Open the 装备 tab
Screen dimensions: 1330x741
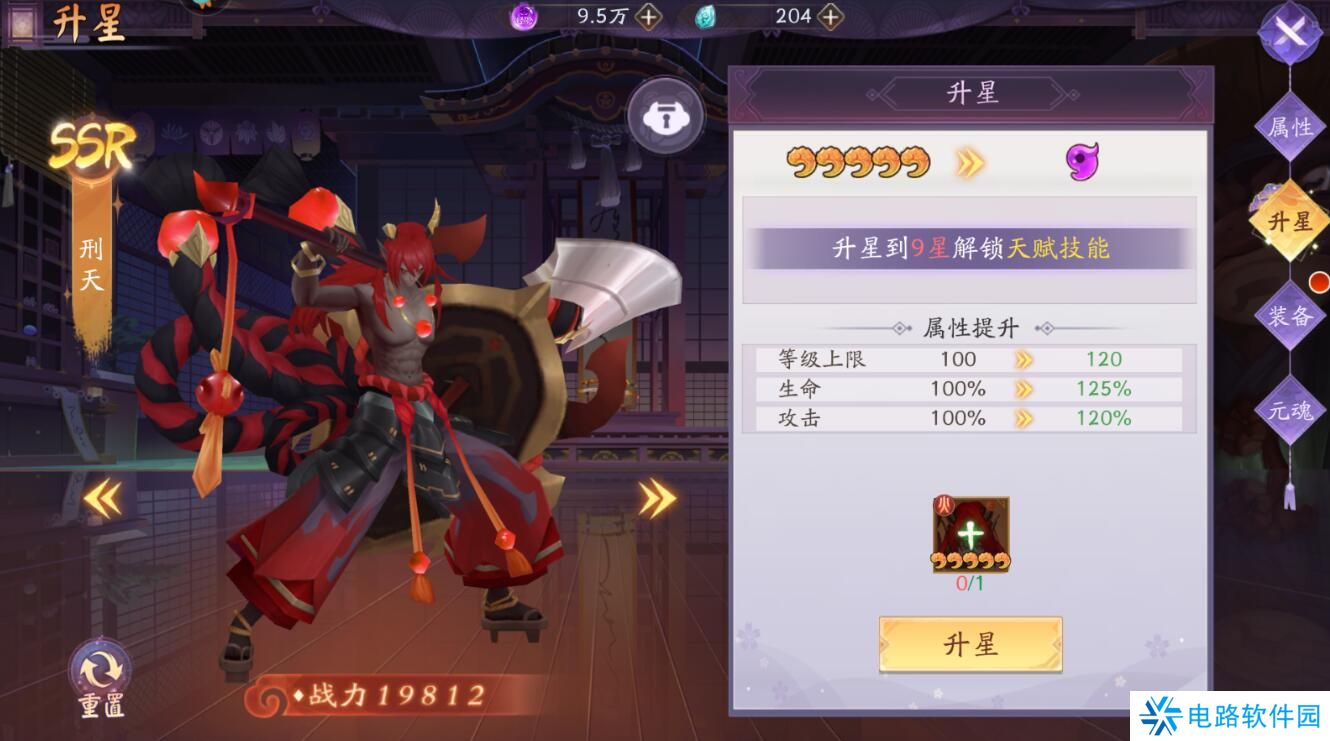(1289, 315)
